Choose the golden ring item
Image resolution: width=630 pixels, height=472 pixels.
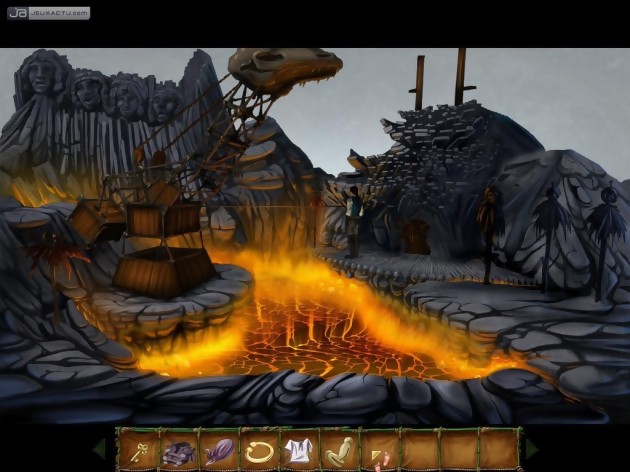[x=259, y=449]
